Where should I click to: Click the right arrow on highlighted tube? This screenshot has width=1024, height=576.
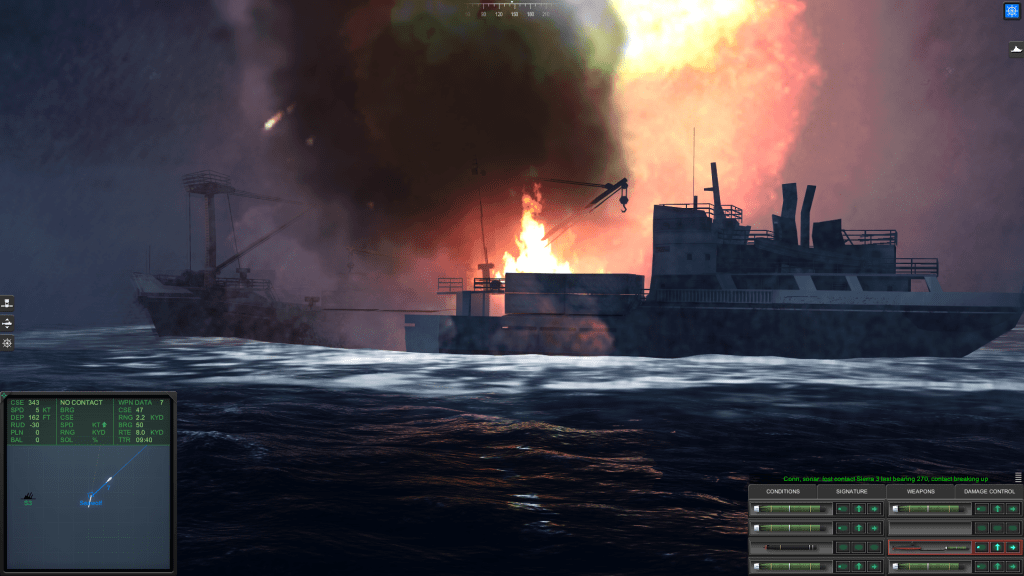point(1012,547)
